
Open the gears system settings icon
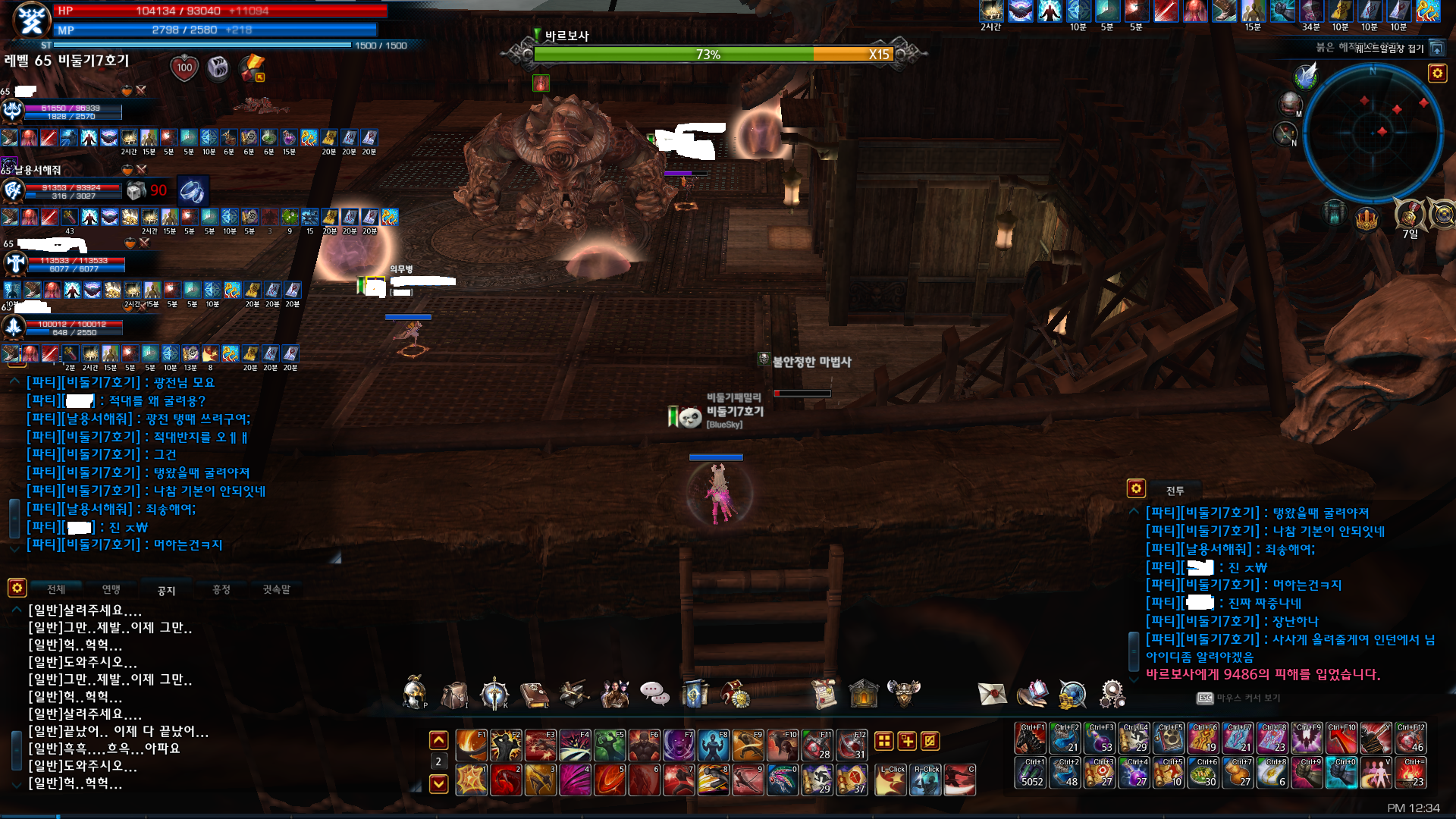(1112, 693)
